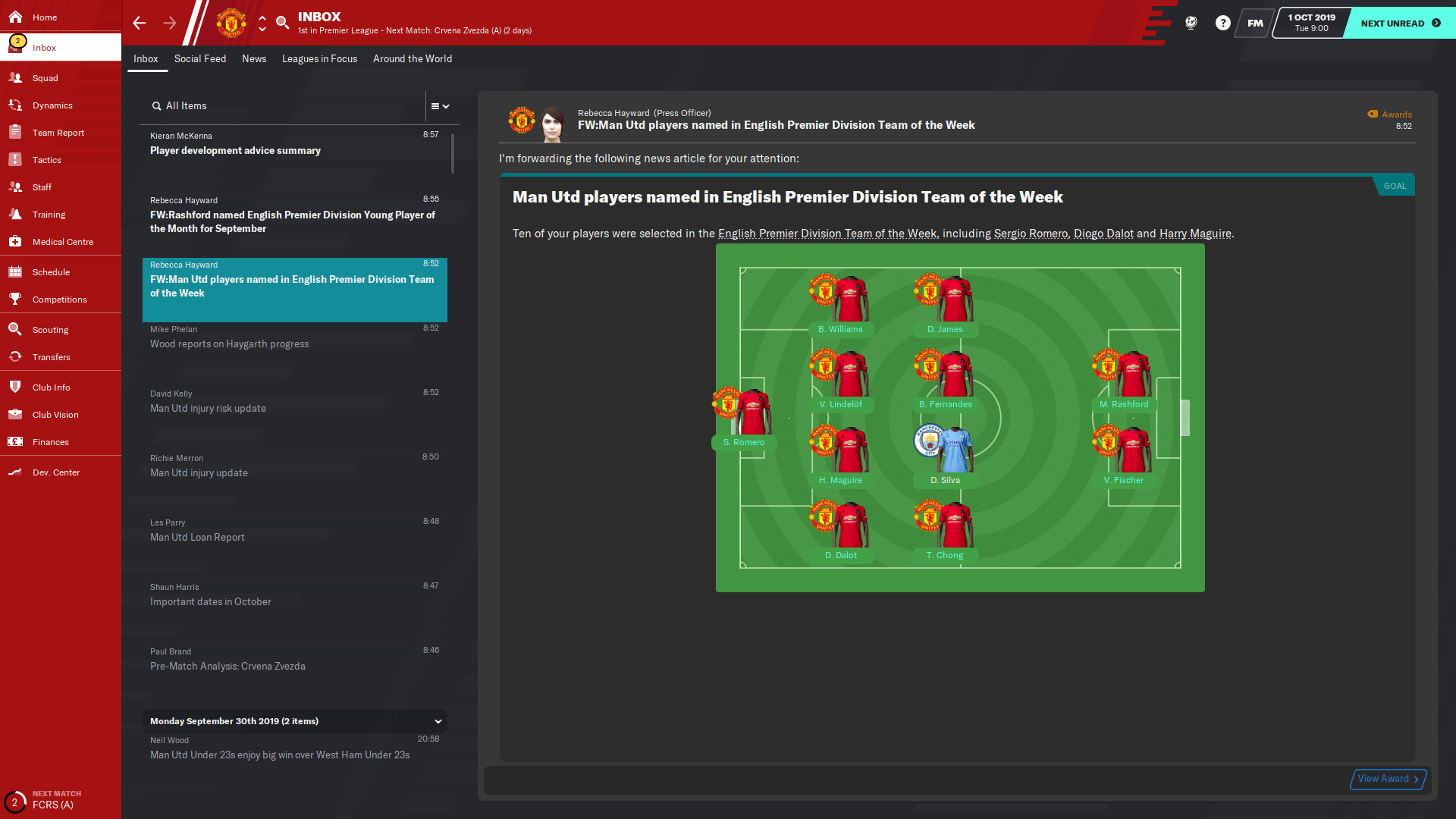Click the search magnifier in the top bar

click(282, 23)
